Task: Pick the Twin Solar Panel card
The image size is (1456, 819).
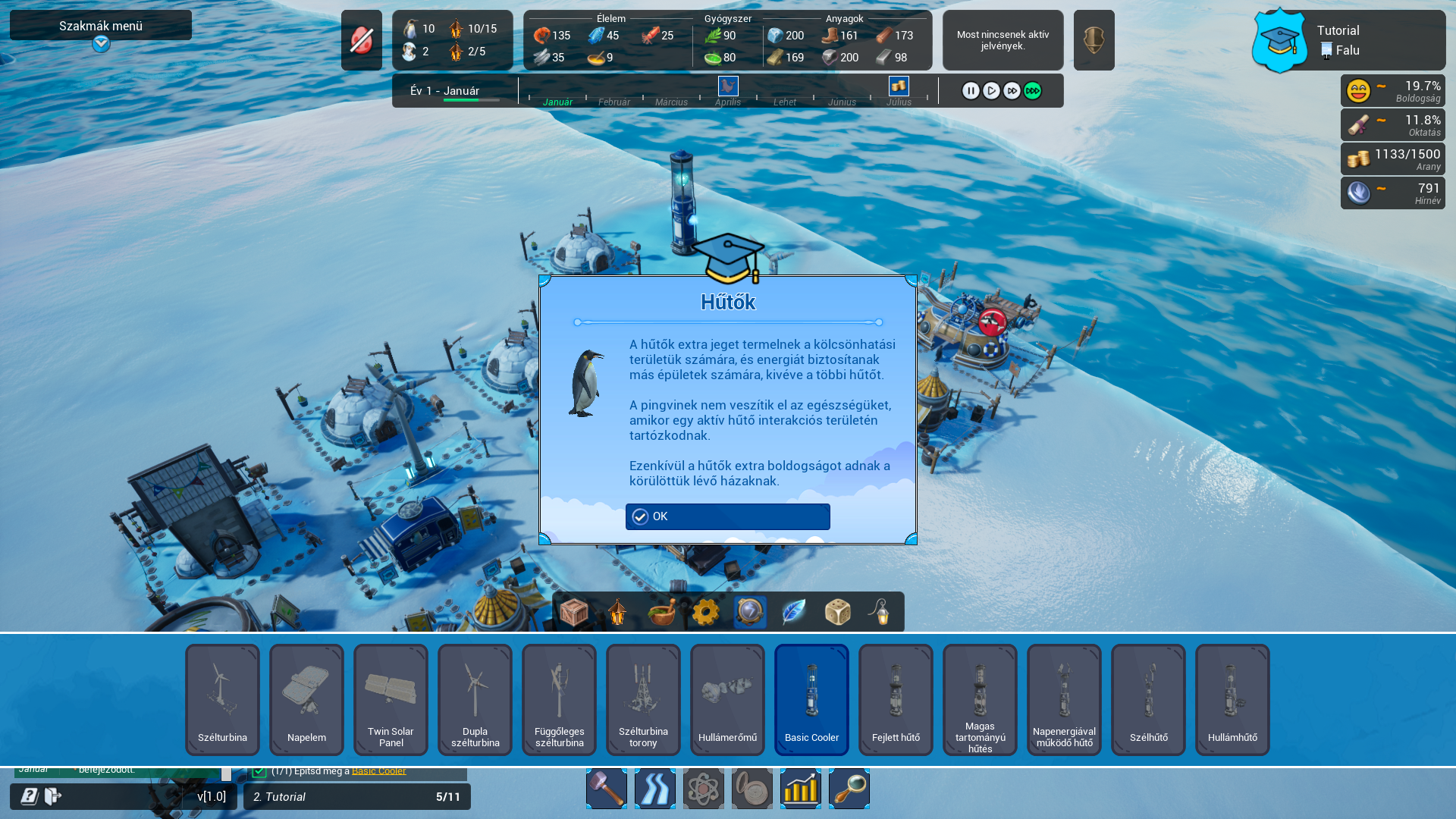Action: pyautogui.click(x=391, y=699)
